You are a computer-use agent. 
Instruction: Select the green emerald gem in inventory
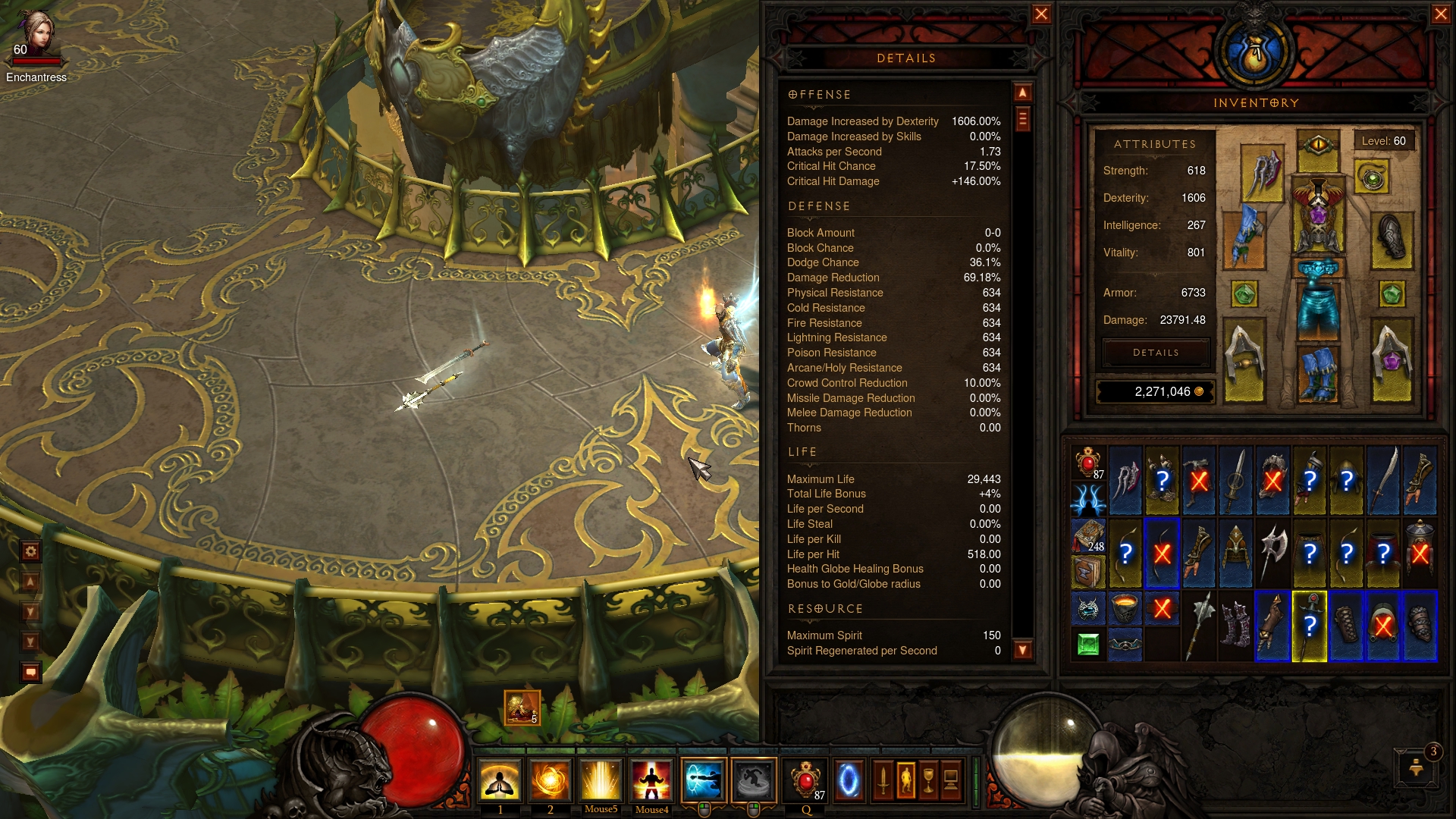click(1088, 645)
